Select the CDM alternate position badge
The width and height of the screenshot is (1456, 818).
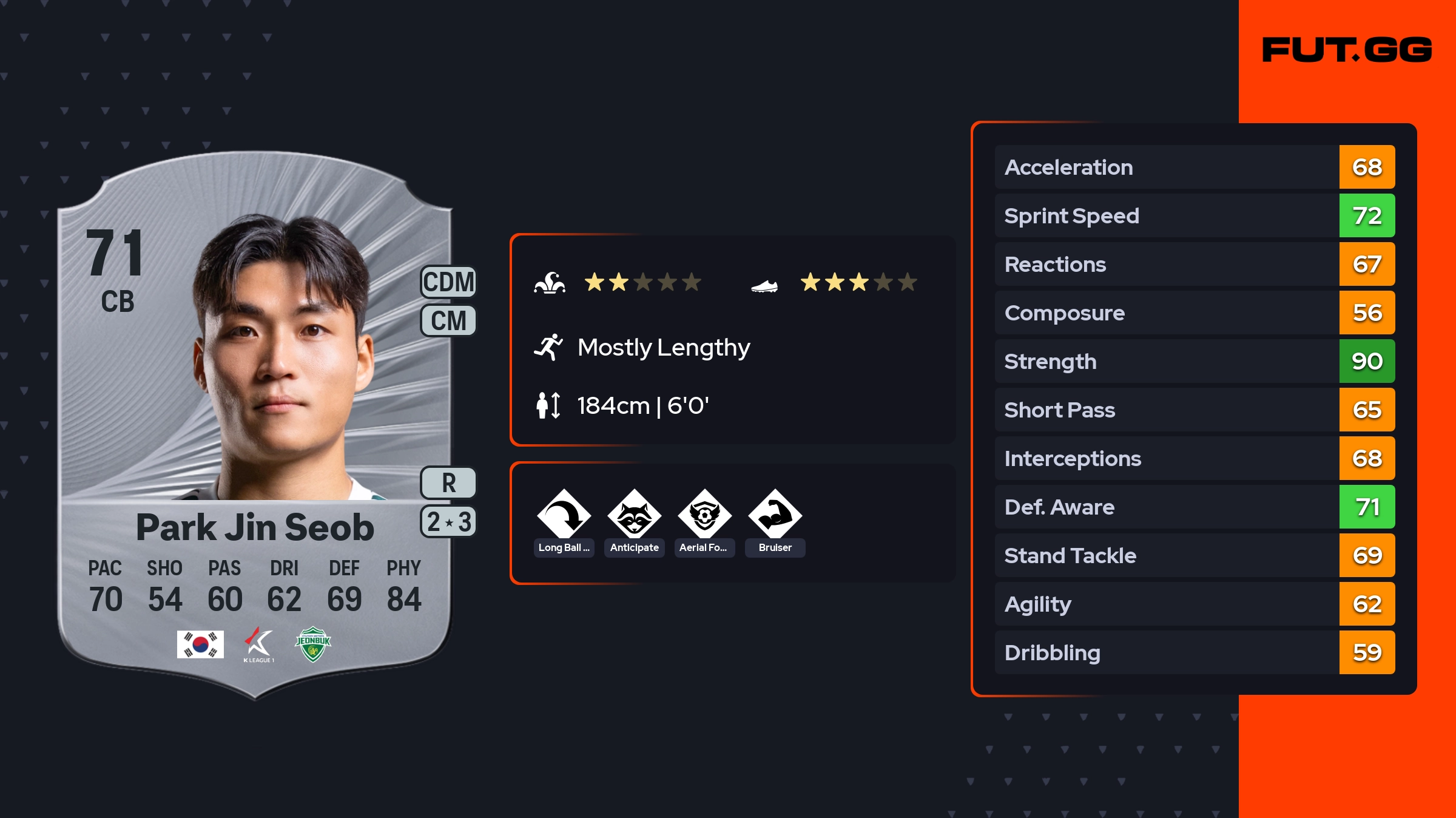click(x=448, y=282)
